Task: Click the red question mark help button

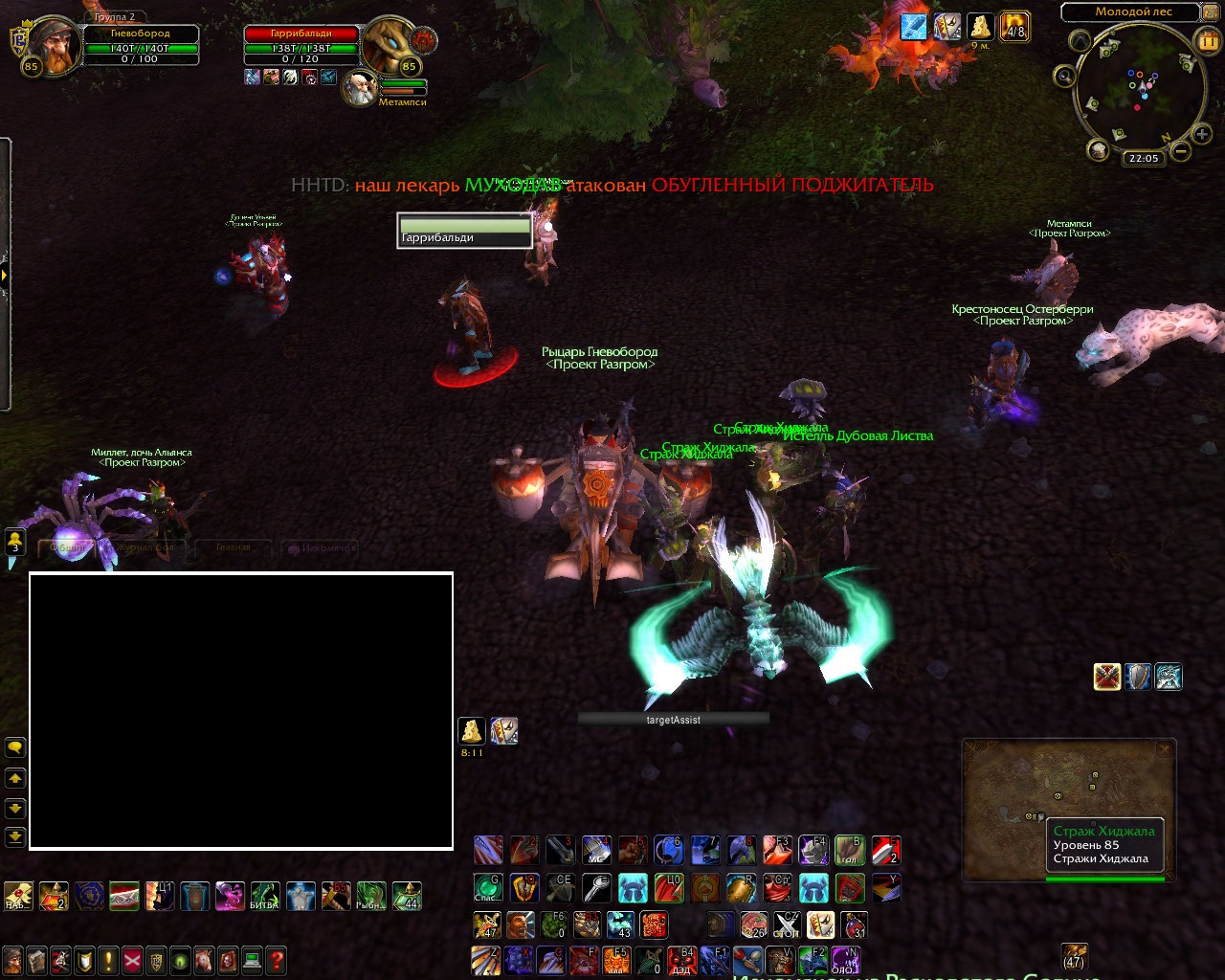Action: pyautogui.click(x=276, y=960)
